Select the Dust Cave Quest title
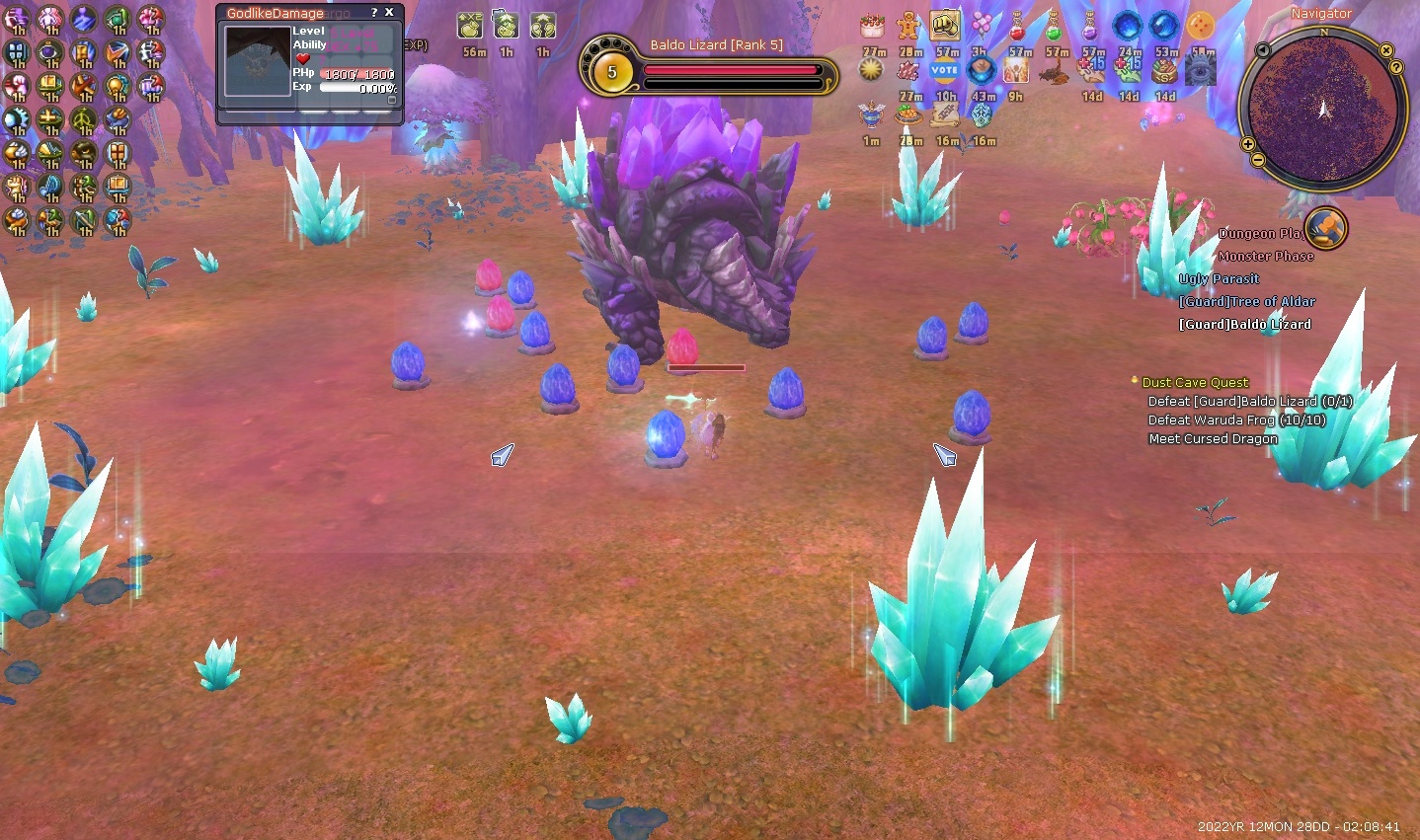The width and height of the screenshot is (1420, 840). [x=1195, y=382]
